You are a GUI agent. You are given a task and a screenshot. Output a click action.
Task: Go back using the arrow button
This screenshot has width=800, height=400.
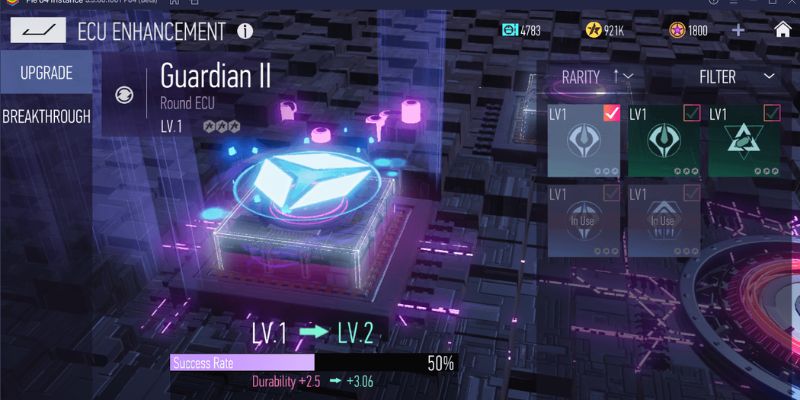click(x=37, y=31)
